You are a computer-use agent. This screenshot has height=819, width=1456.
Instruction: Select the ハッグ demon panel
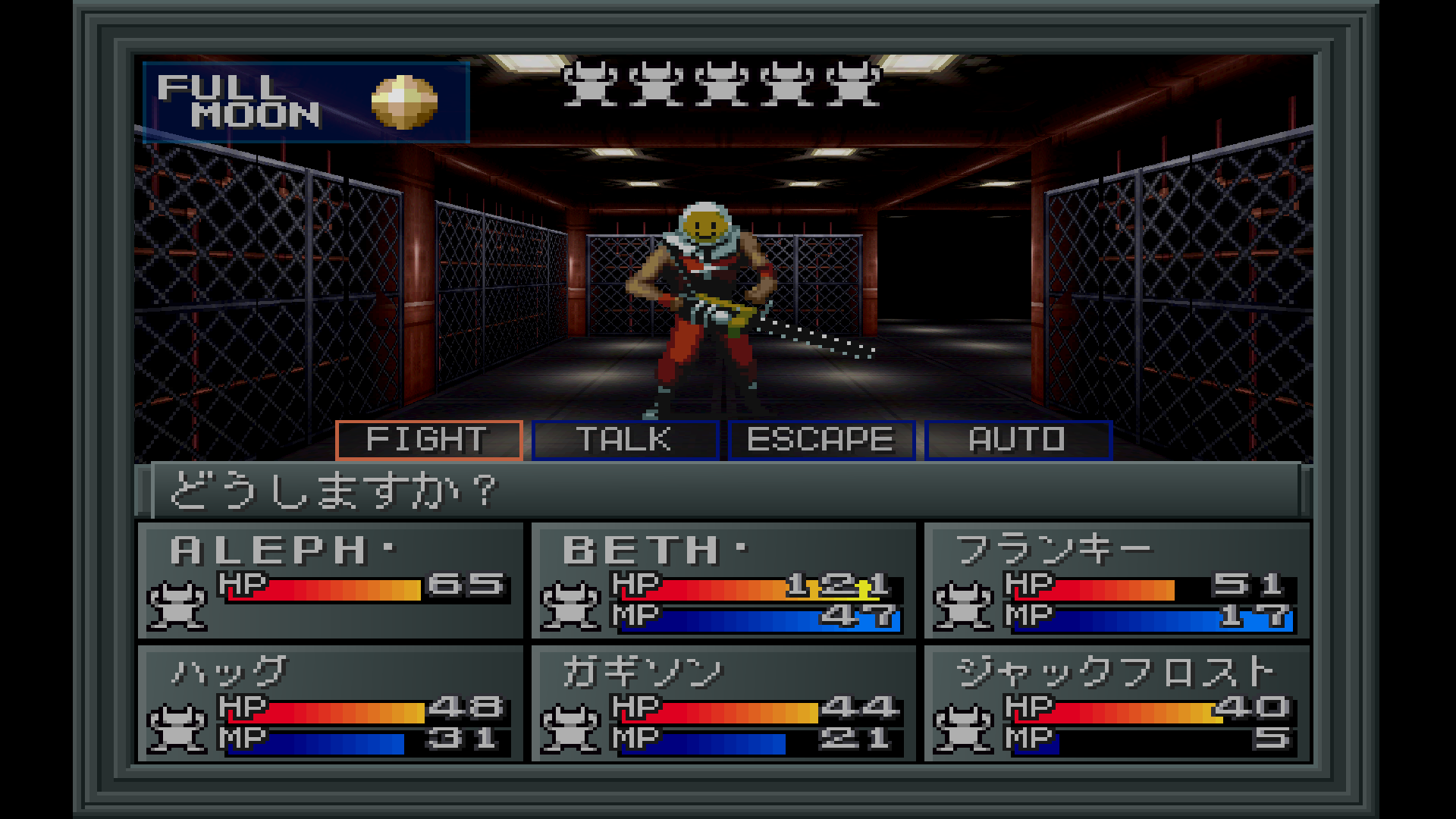coord(331,703)
